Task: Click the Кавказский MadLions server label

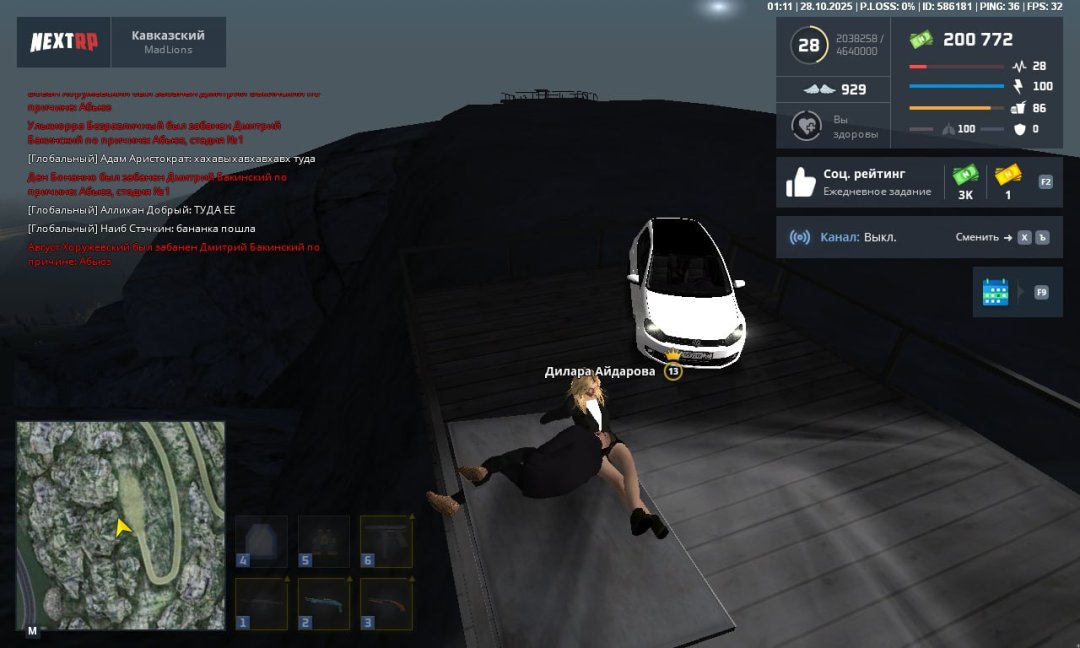Action: pyautogui.click(x=168, y=42)
